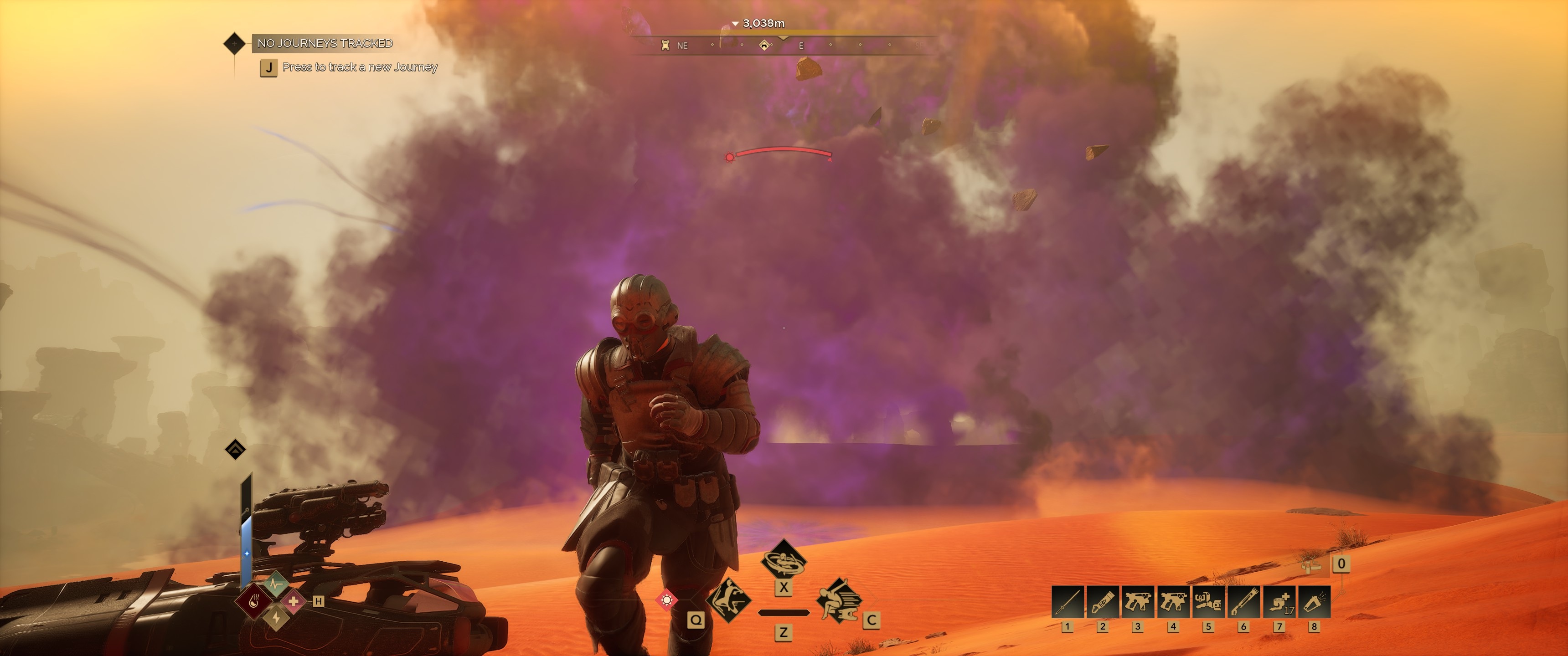
Task: Use the bandage stack showing 17
Action: pyautogui.click(x=1279, y=602)
